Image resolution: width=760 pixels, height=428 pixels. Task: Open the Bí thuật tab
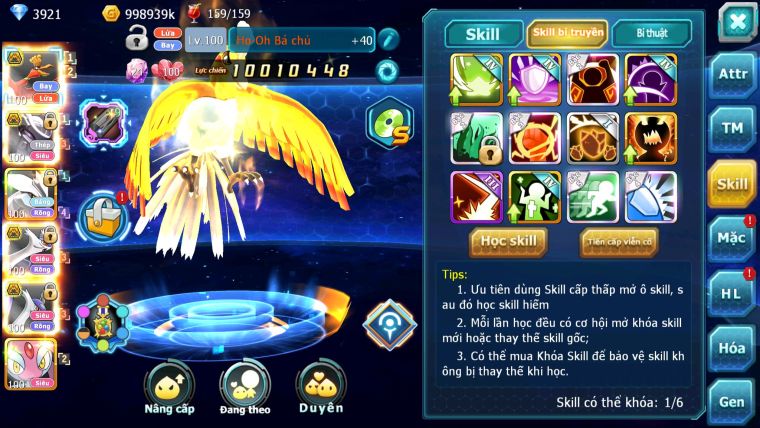[651, 33]
